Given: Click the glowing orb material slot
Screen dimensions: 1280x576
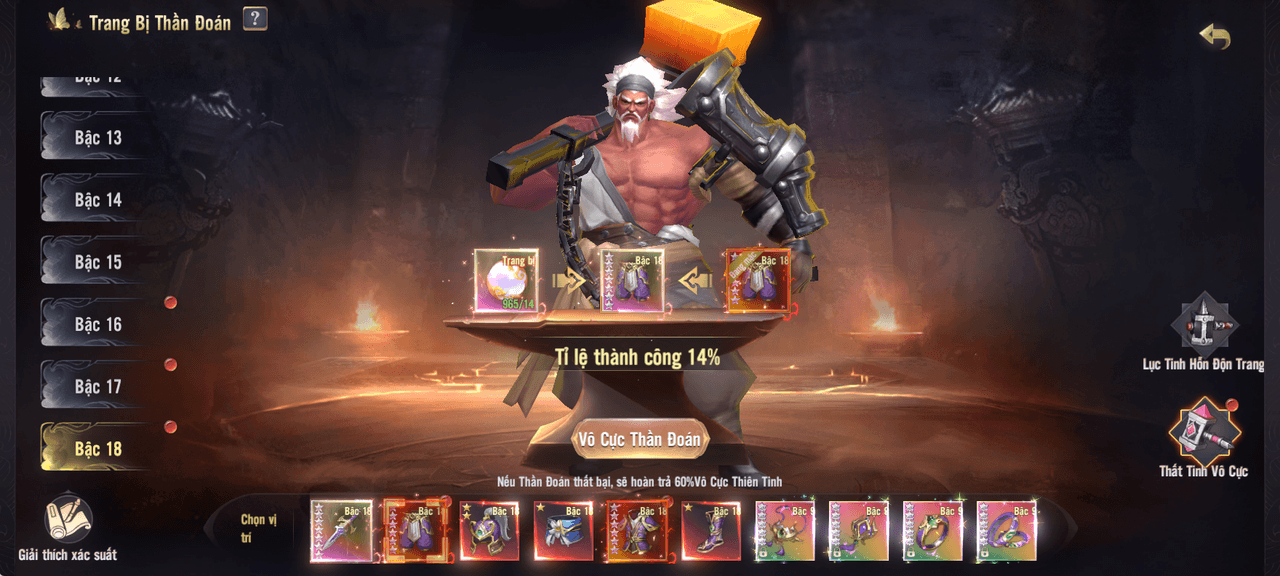Looking at the screenshot, I should coord(505,281).
